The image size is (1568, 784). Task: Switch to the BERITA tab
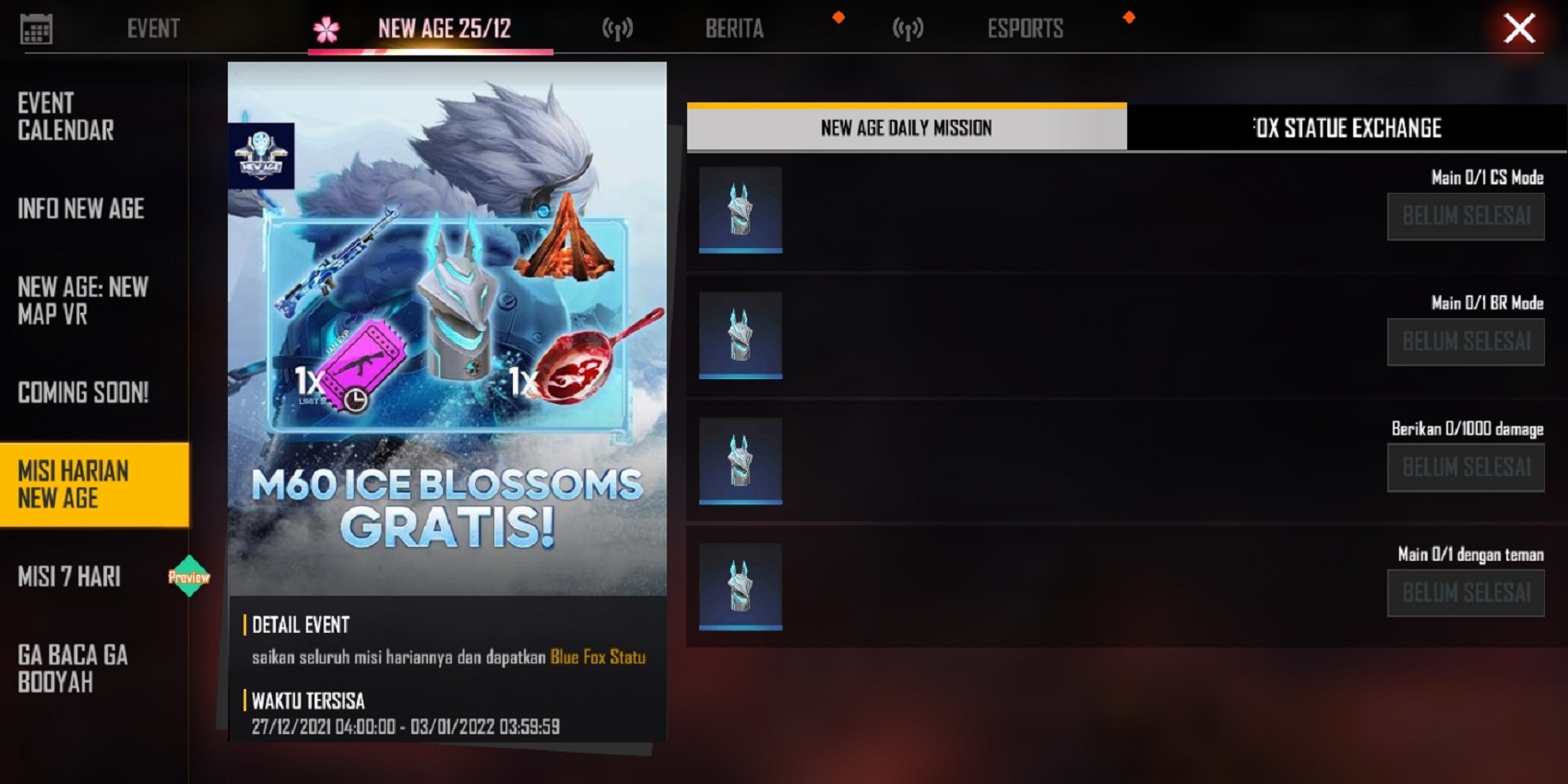[x=733, y=28]
